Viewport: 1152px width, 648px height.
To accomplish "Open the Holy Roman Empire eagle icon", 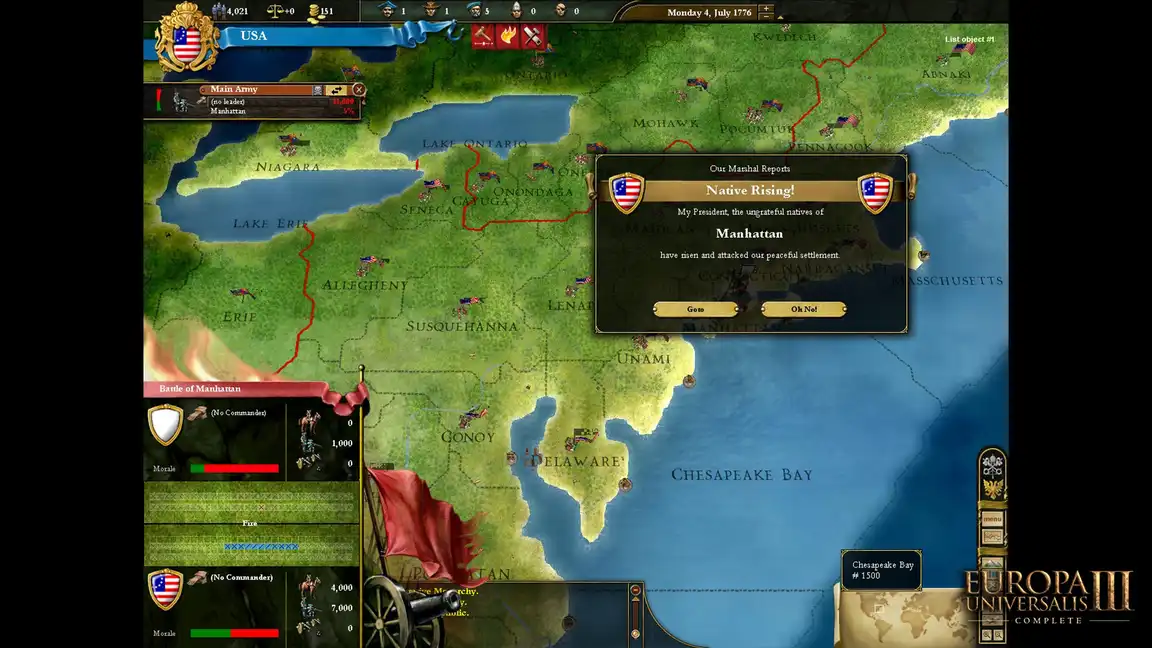I will pyautogui.click(x=992, y=489).
